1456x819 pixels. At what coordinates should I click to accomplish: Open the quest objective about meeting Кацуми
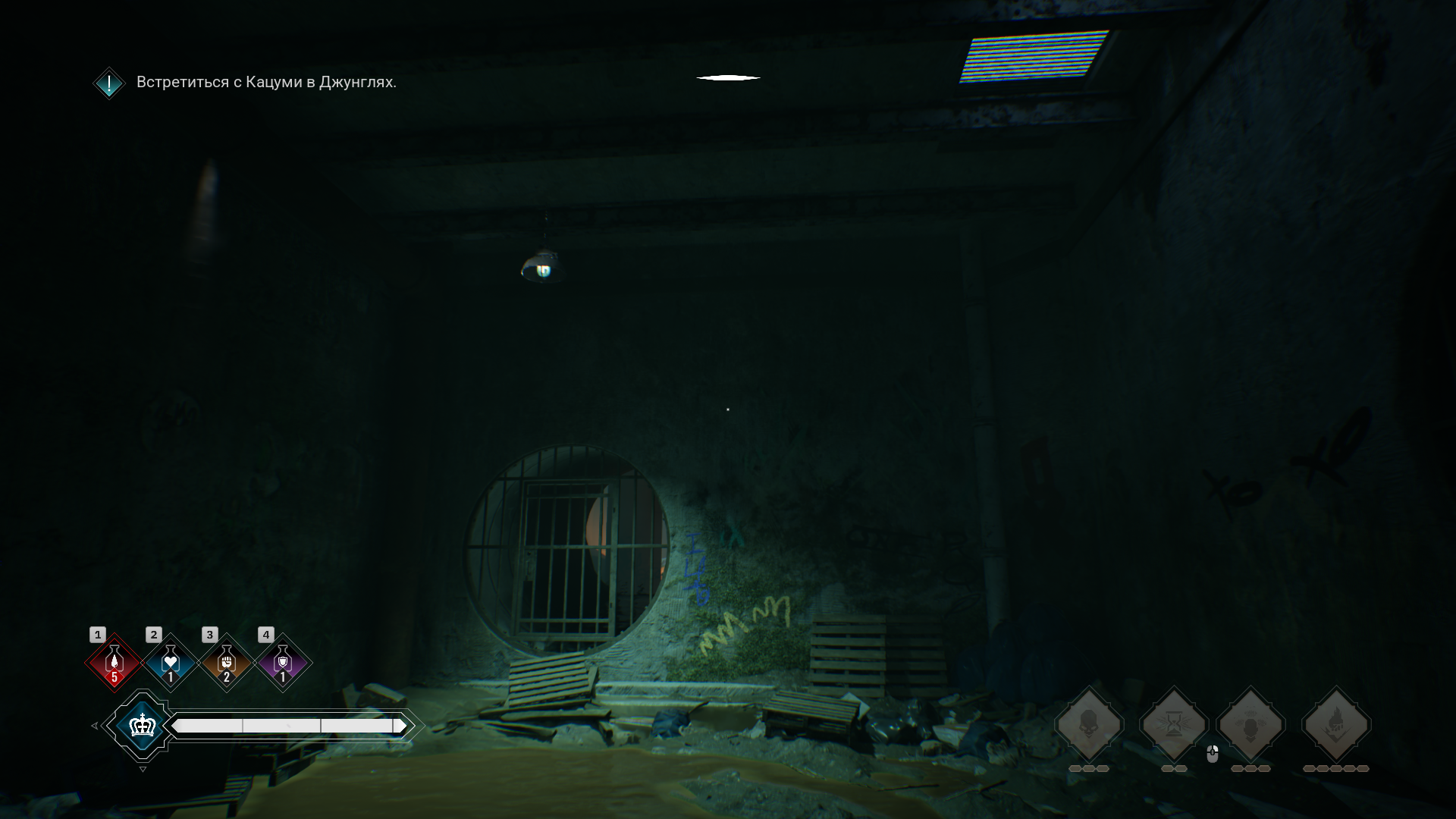265,82
